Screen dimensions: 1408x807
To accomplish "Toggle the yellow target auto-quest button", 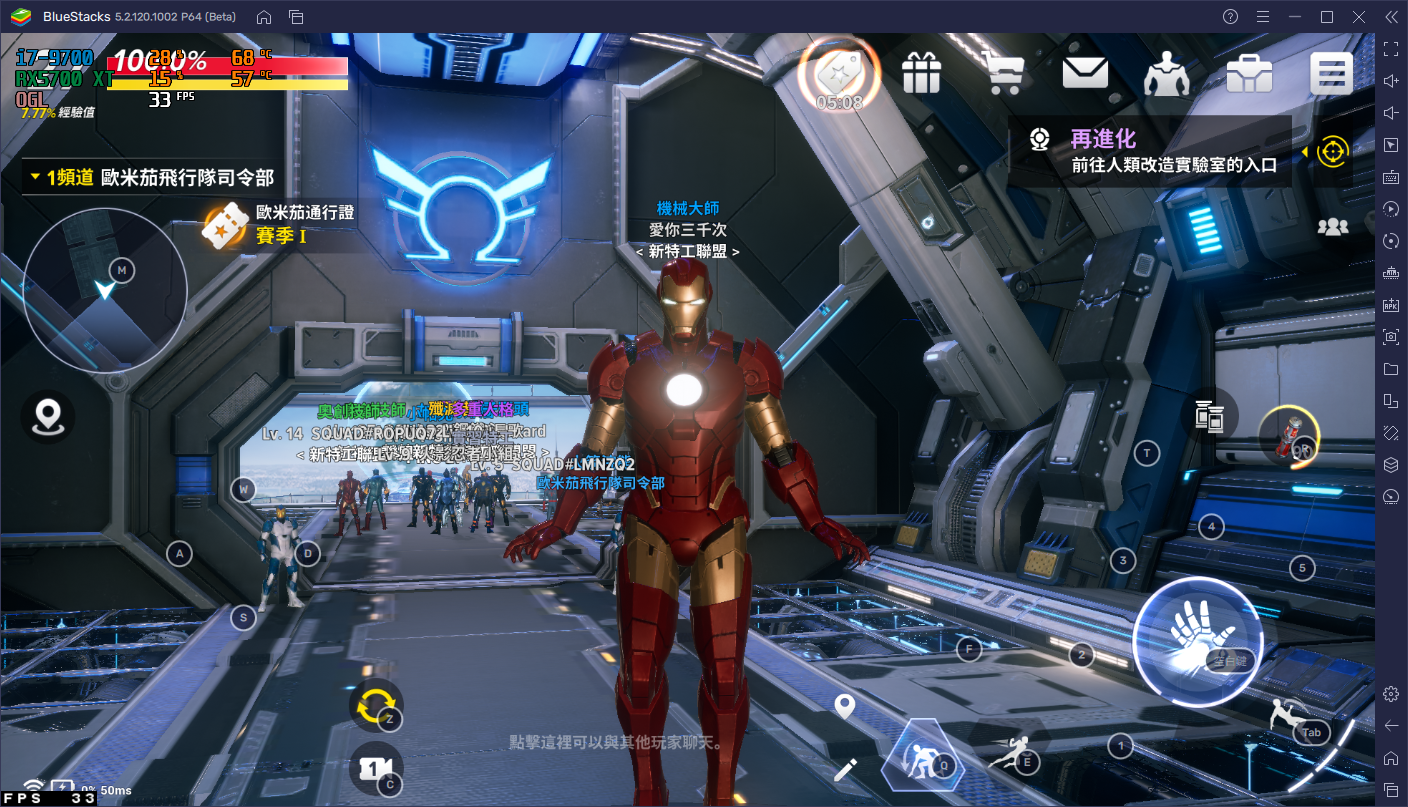I will [x=1332, y=151].
